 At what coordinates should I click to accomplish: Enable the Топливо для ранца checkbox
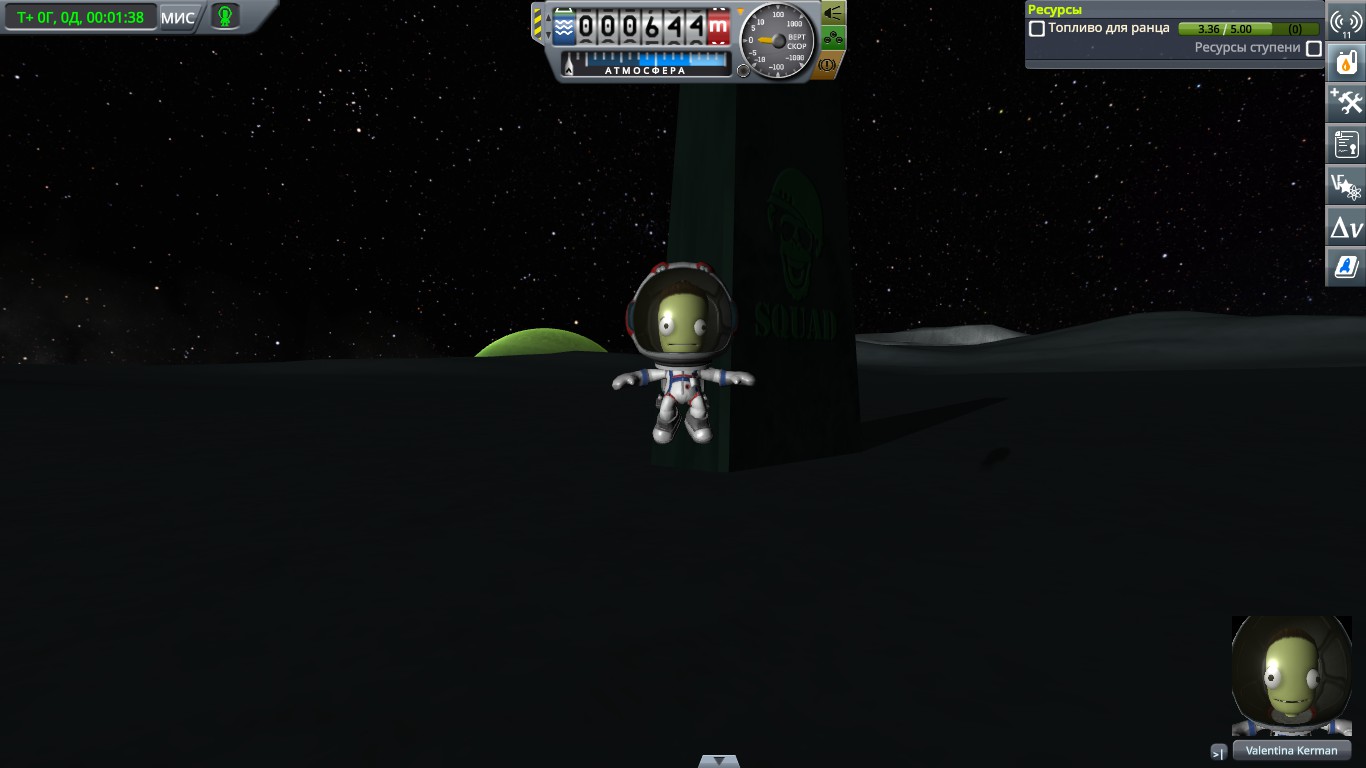[x=1037, y=28]
